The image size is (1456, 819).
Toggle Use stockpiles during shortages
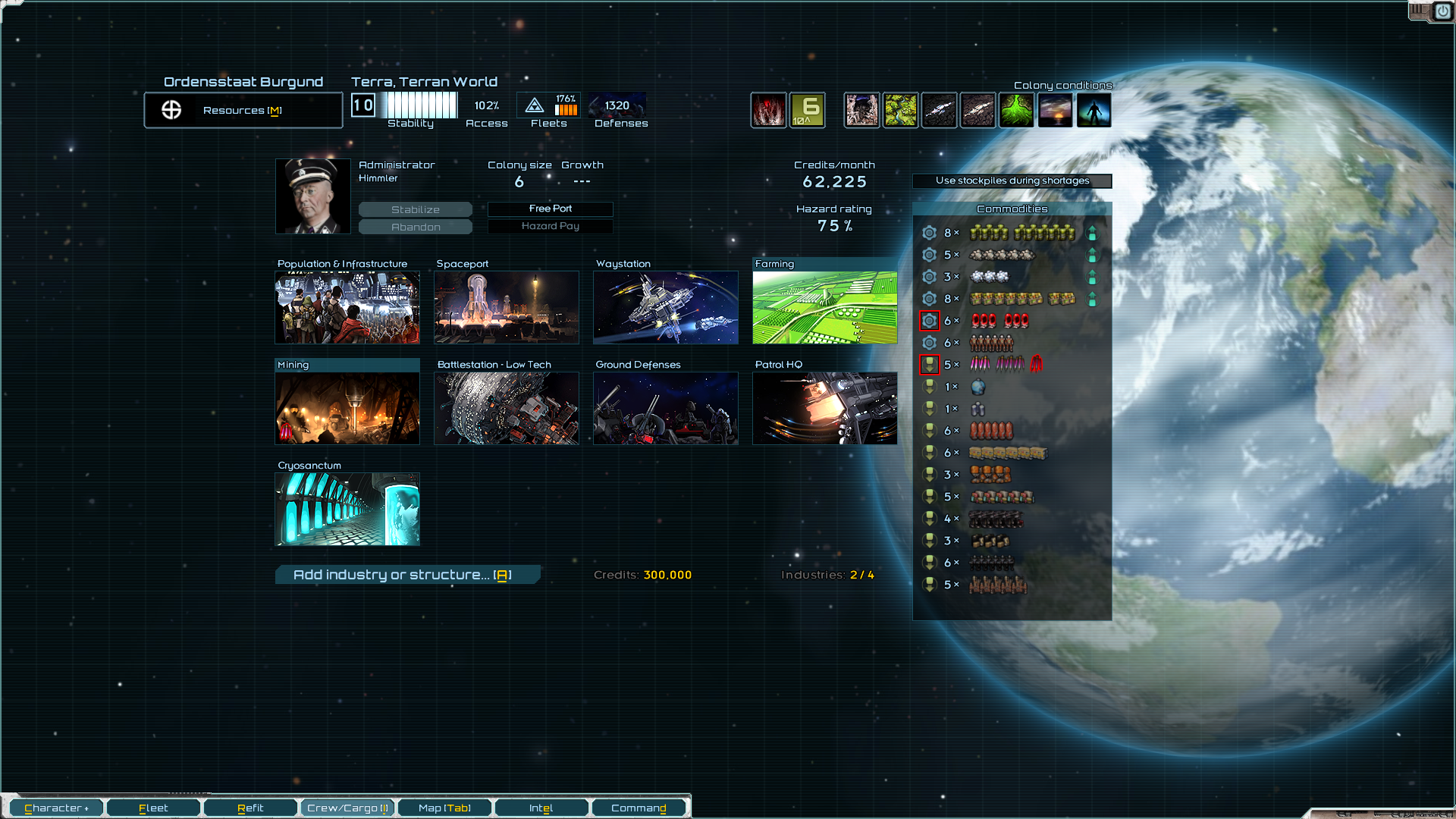(1012, 181)
